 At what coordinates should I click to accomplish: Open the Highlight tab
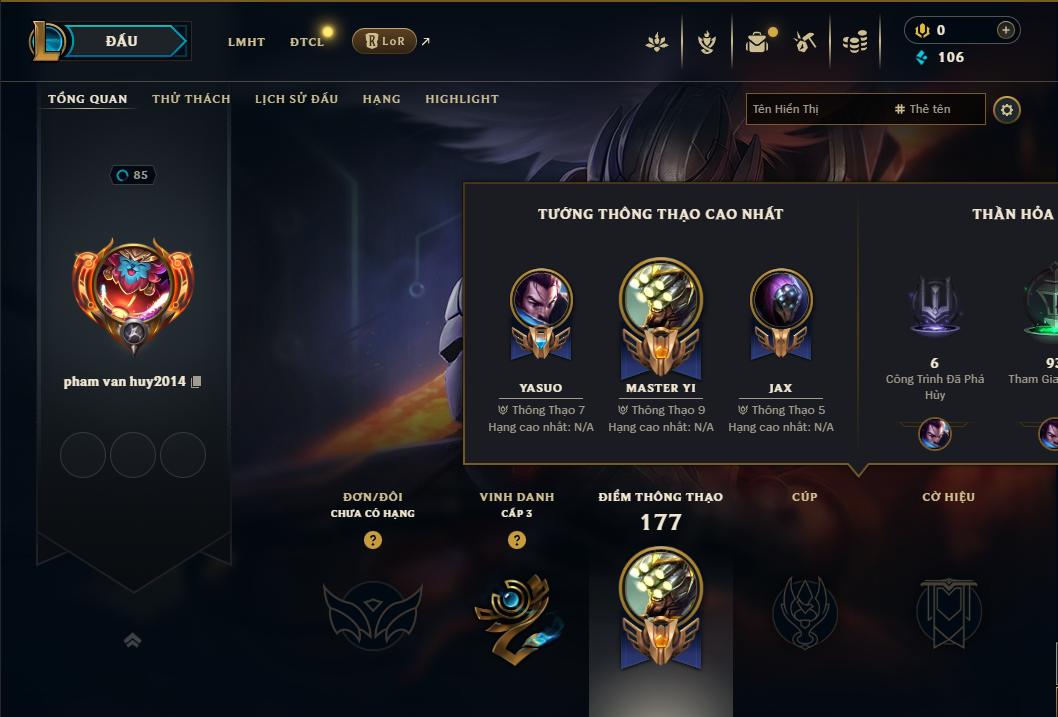pos(462,99)
